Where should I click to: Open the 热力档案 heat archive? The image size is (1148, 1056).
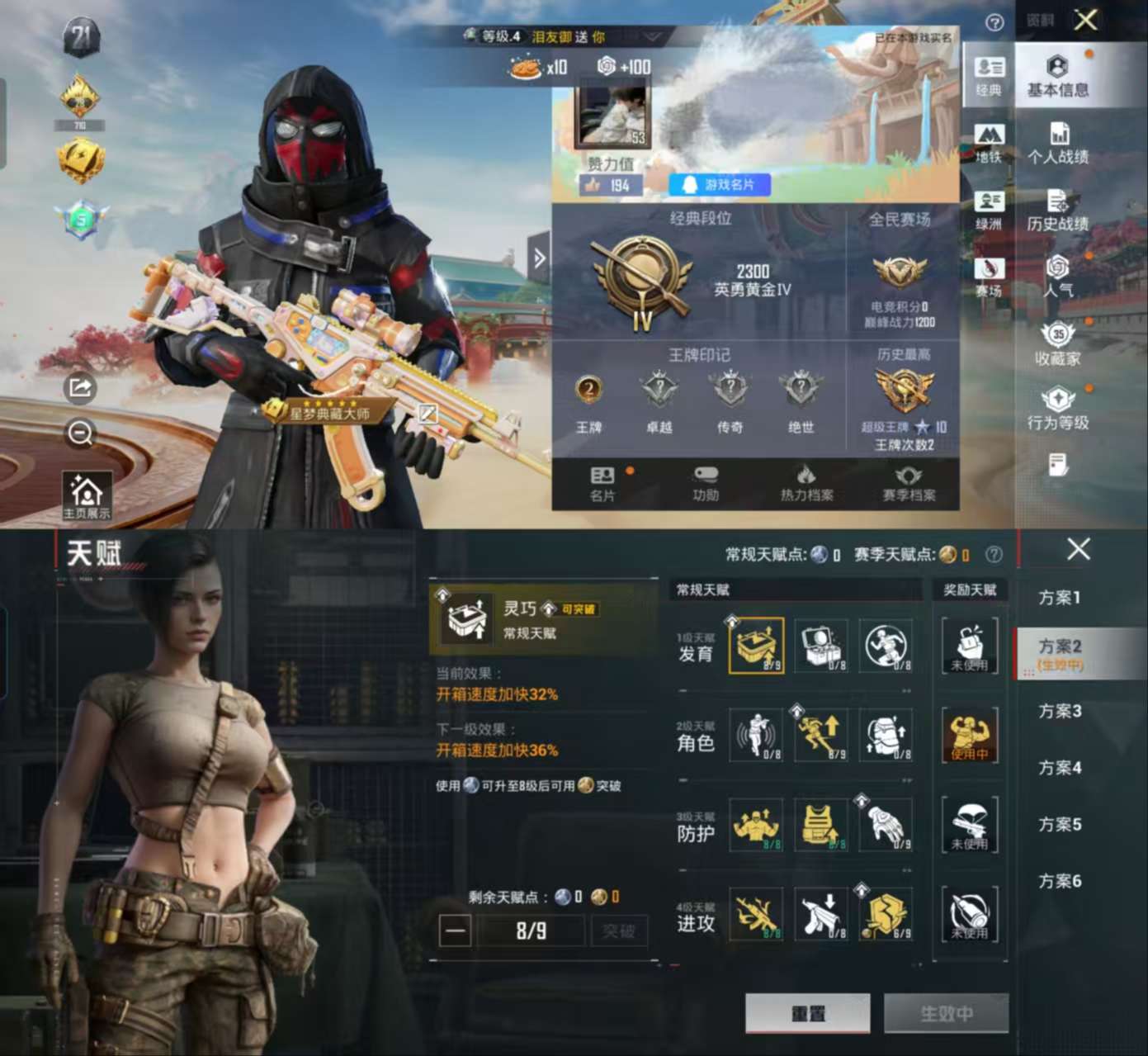[806, 483]
